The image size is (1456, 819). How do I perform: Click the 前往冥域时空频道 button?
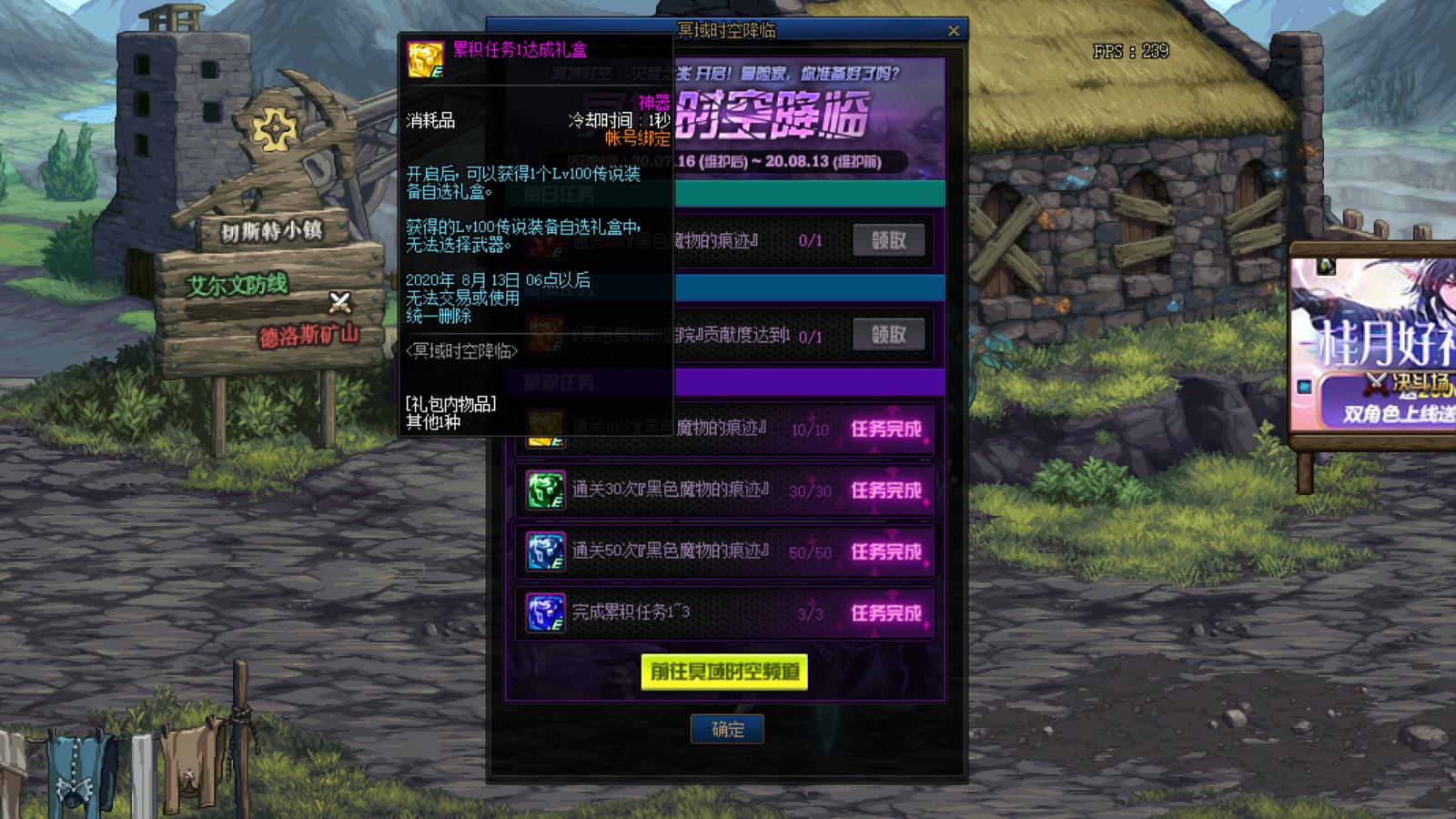(725, 673)
